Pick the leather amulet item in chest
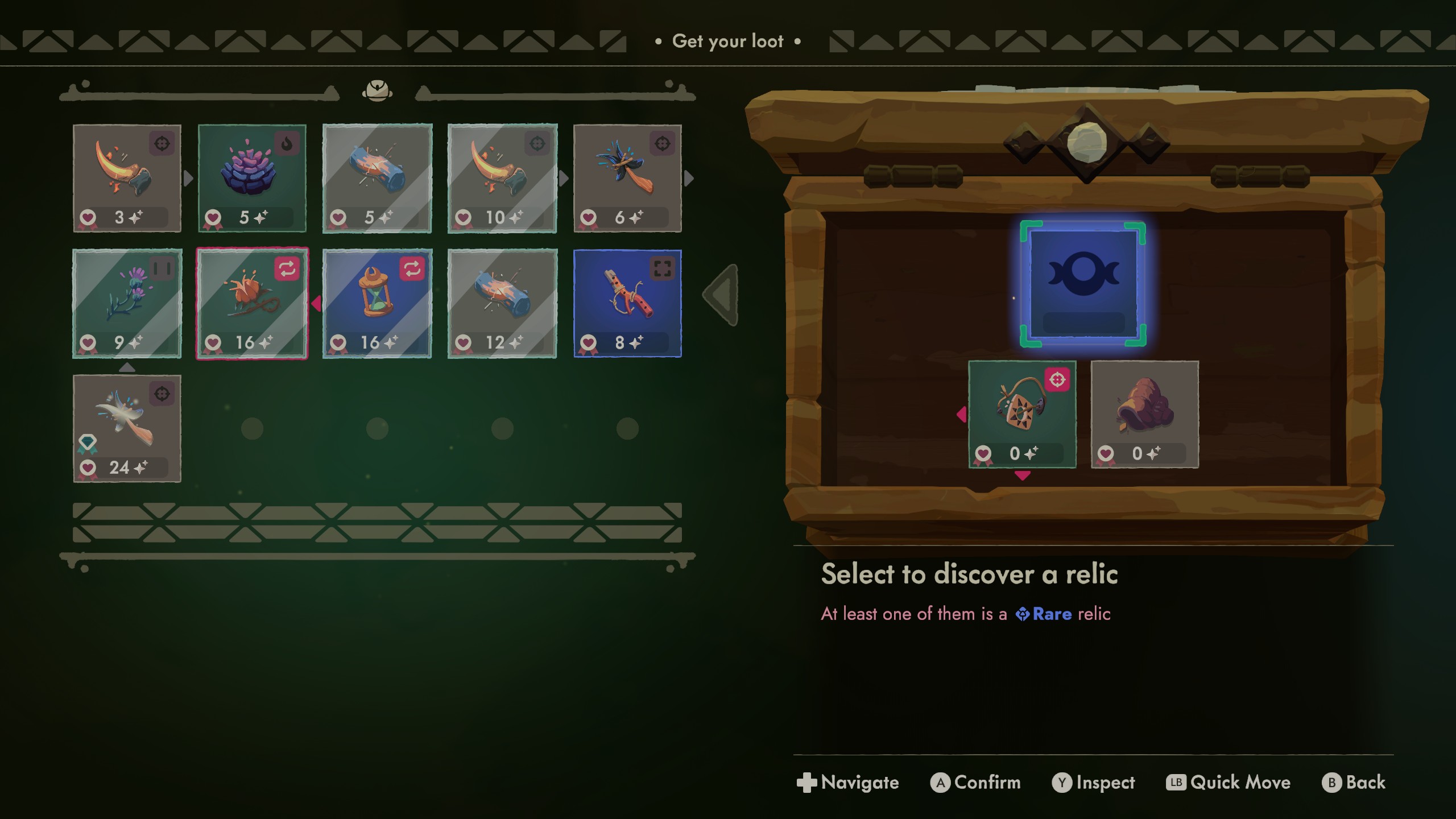 (x=1022, y=414)
